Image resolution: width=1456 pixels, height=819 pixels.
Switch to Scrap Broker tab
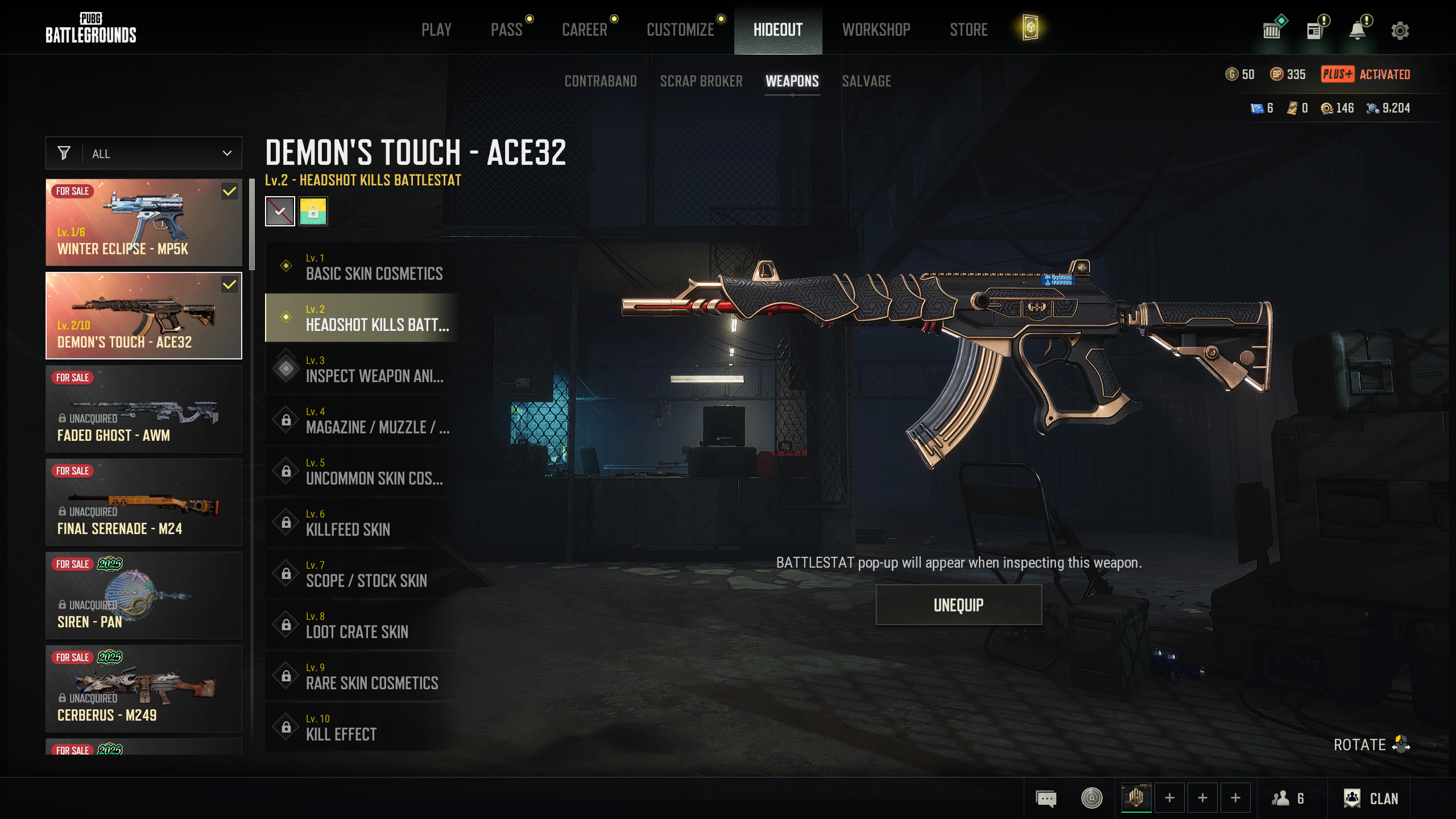701,81
